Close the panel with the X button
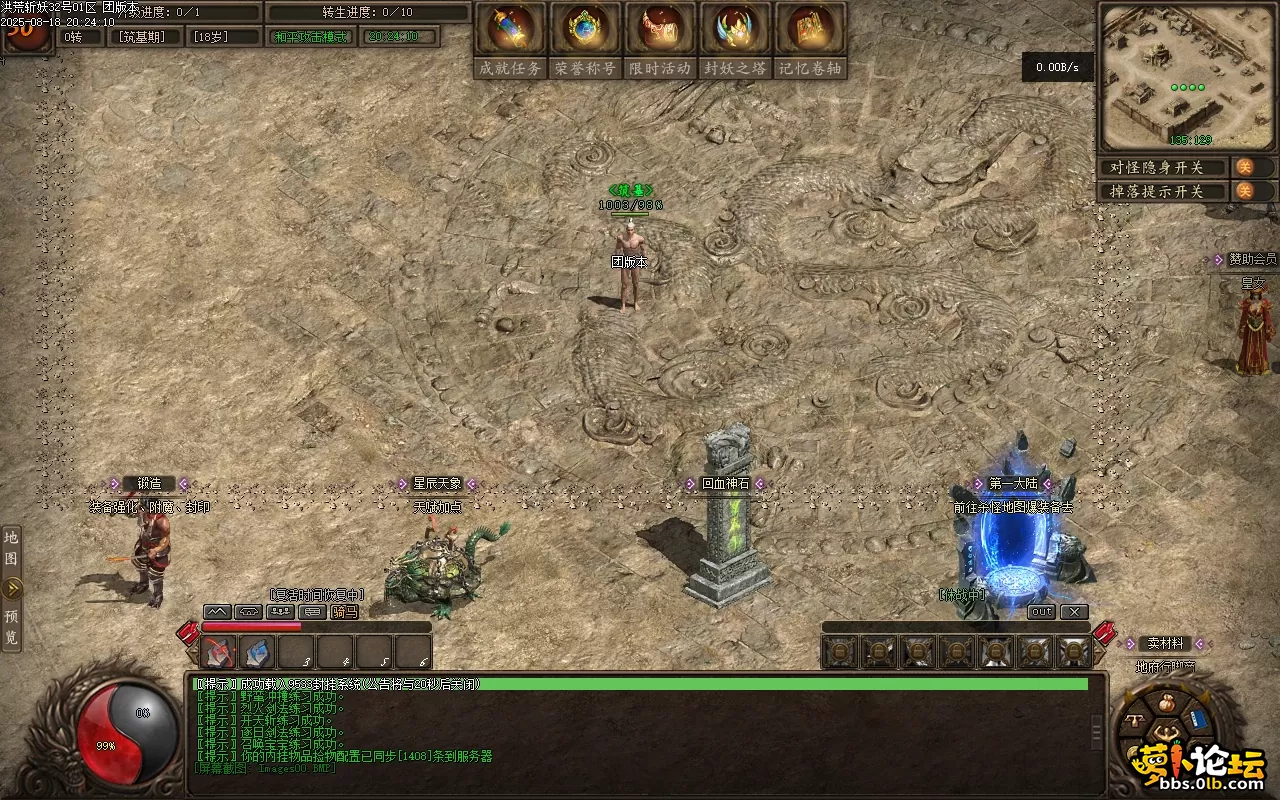1280x800 pixels. tap(1074, 612)
